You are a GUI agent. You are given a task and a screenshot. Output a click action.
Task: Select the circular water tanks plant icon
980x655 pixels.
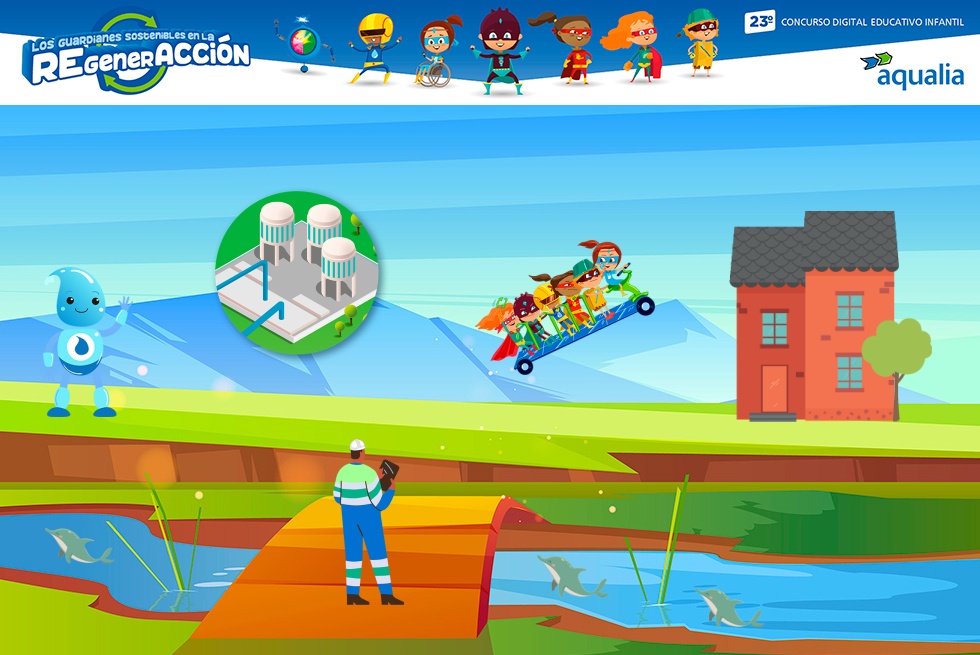click(x=297, y=272)
